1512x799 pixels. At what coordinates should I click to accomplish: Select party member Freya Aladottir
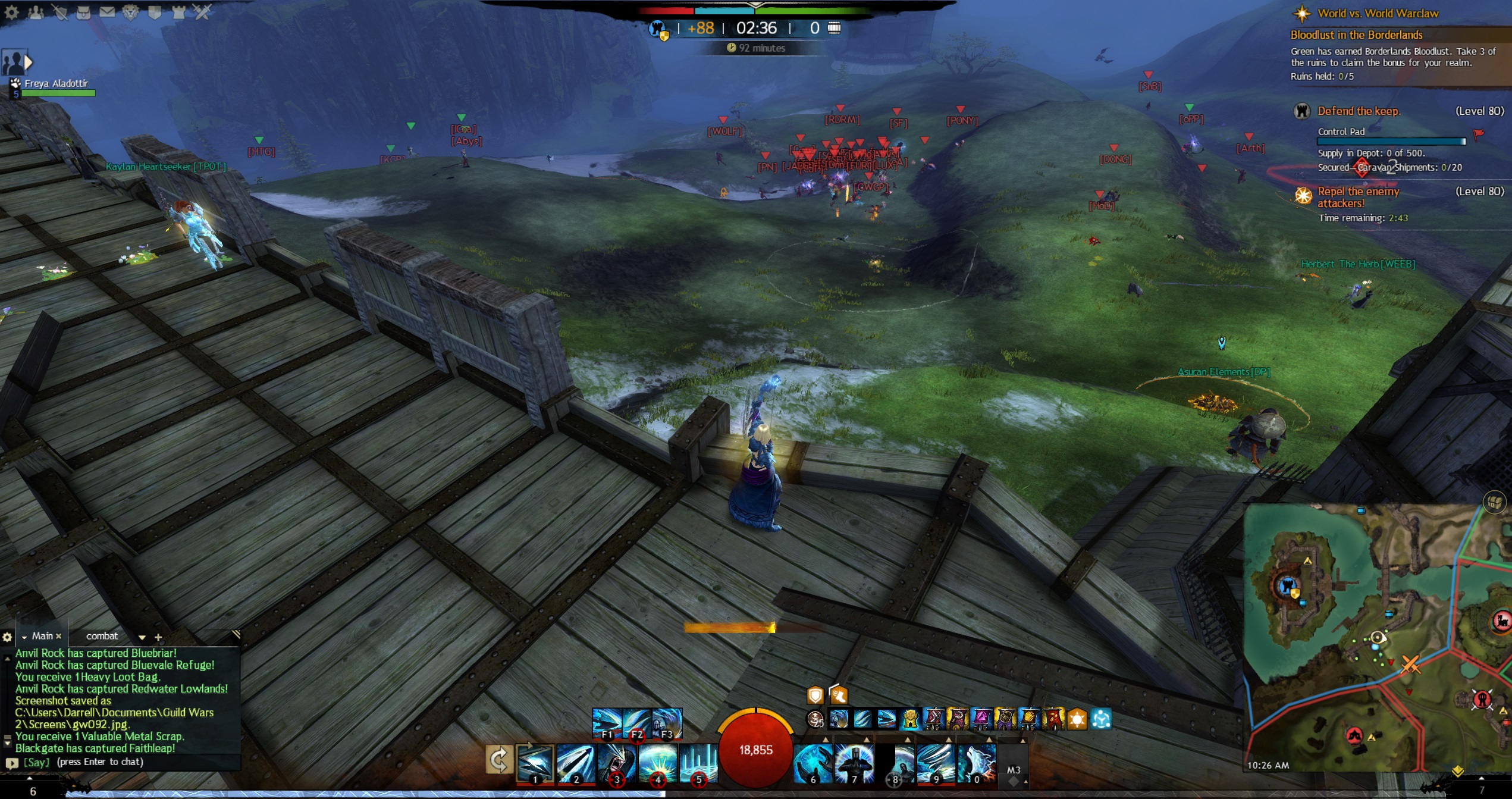(x=56, y=84)
